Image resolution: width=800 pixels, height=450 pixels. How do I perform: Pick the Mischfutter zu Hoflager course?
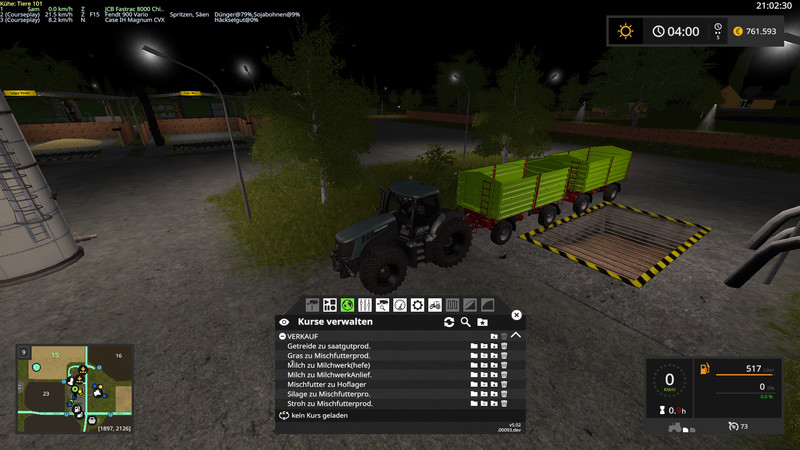pos(331,384)
